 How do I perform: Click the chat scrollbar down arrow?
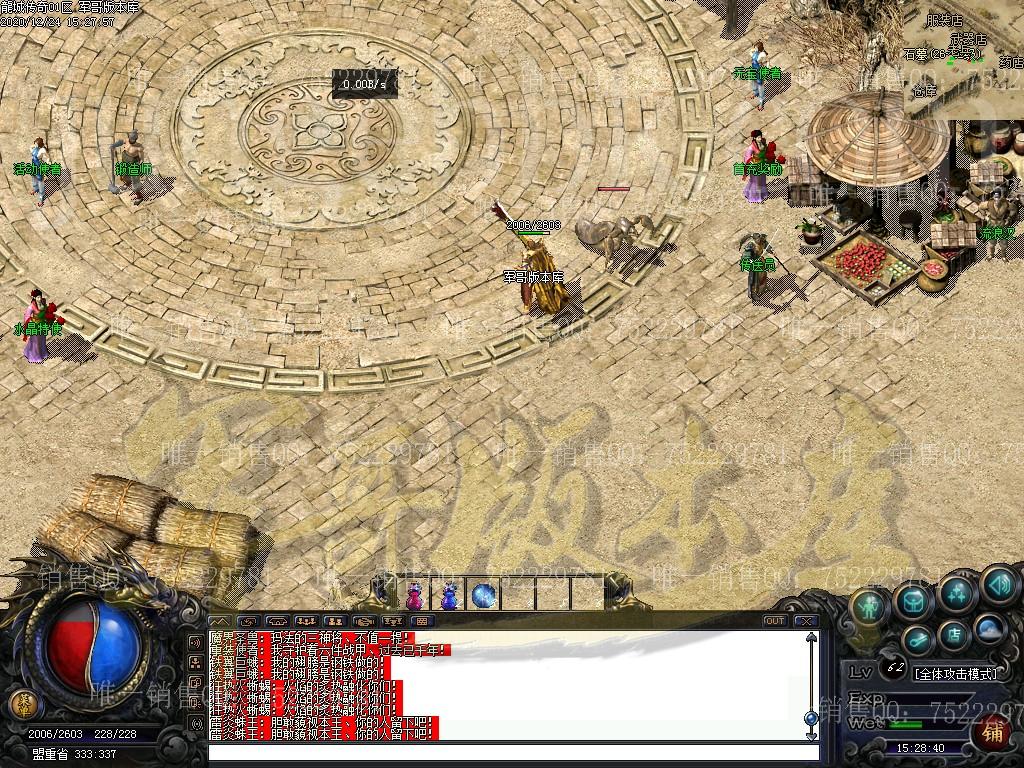[x=810, y=735]
